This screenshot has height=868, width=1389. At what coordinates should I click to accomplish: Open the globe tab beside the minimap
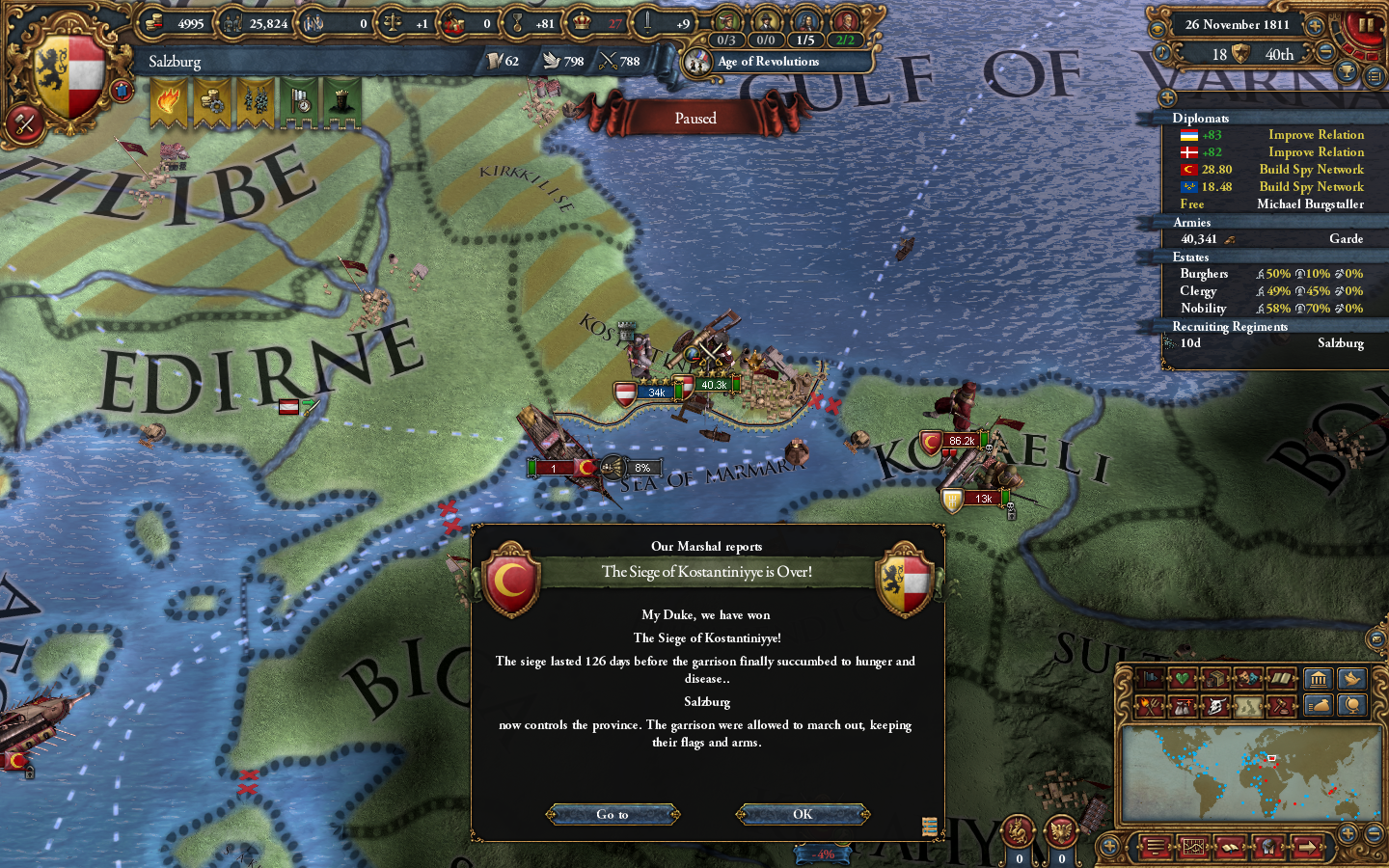[x=1353, y=706]
